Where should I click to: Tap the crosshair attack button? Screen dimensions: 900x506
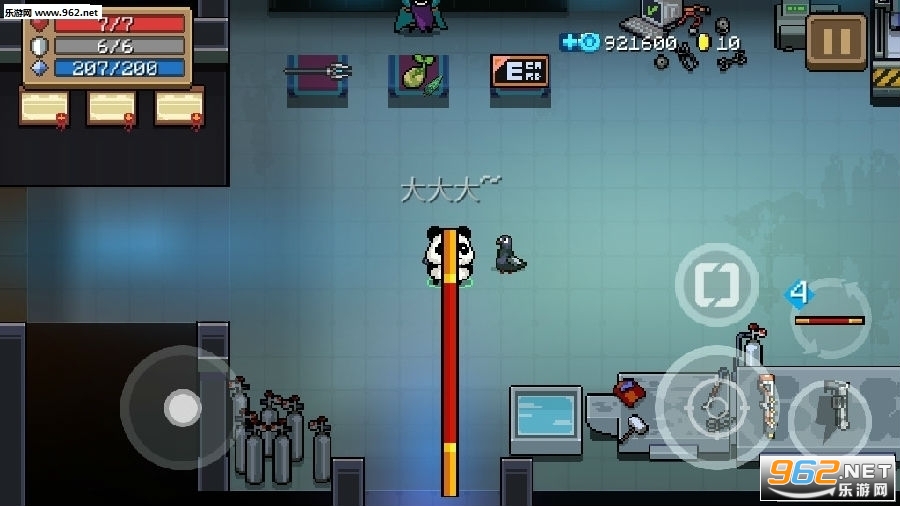(714, 405)
